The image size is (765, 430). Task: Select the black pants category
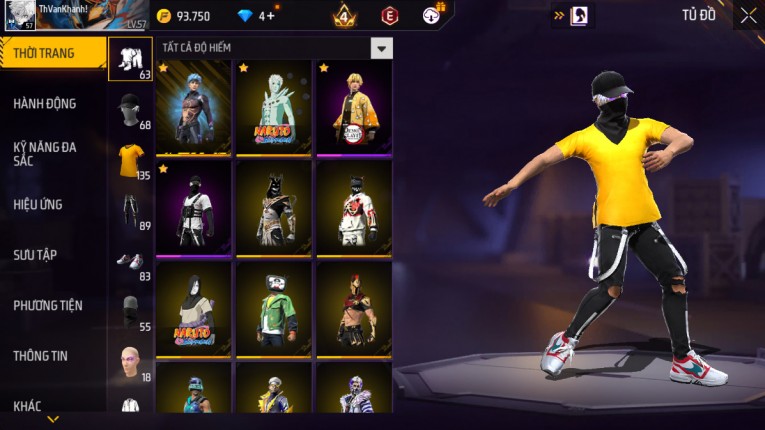(131, 211)
